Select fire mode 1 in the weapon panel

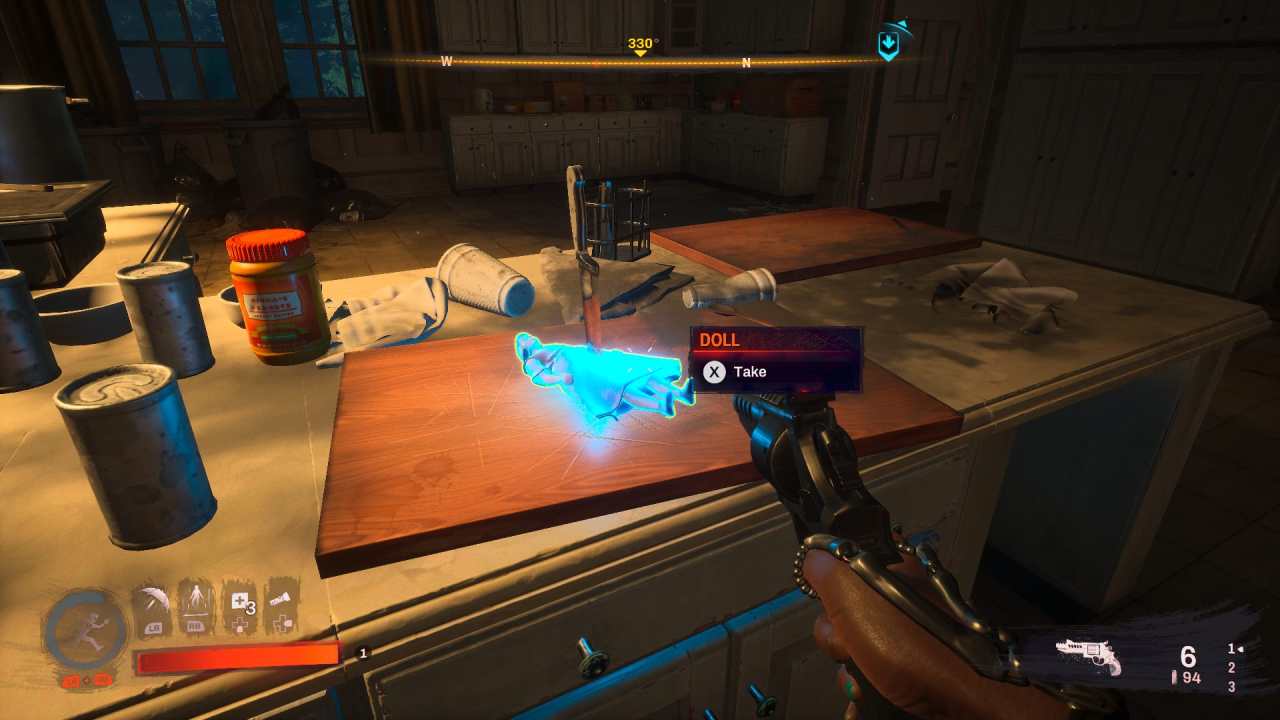[x=1231, y=649]
